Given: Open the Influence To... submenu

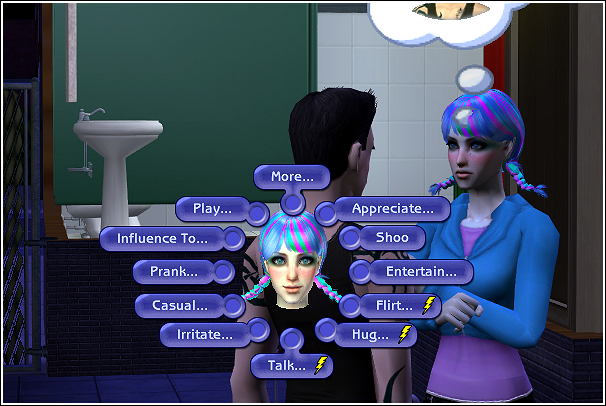Looking at the screenshot, I should pyautogui.click(x=163, y=239).
